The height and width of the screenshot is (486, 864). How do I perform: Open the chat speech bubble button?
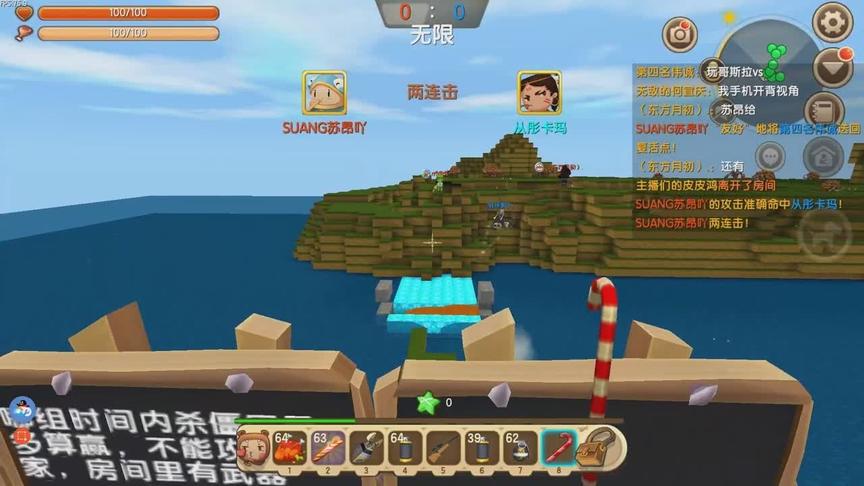(770, 157)
